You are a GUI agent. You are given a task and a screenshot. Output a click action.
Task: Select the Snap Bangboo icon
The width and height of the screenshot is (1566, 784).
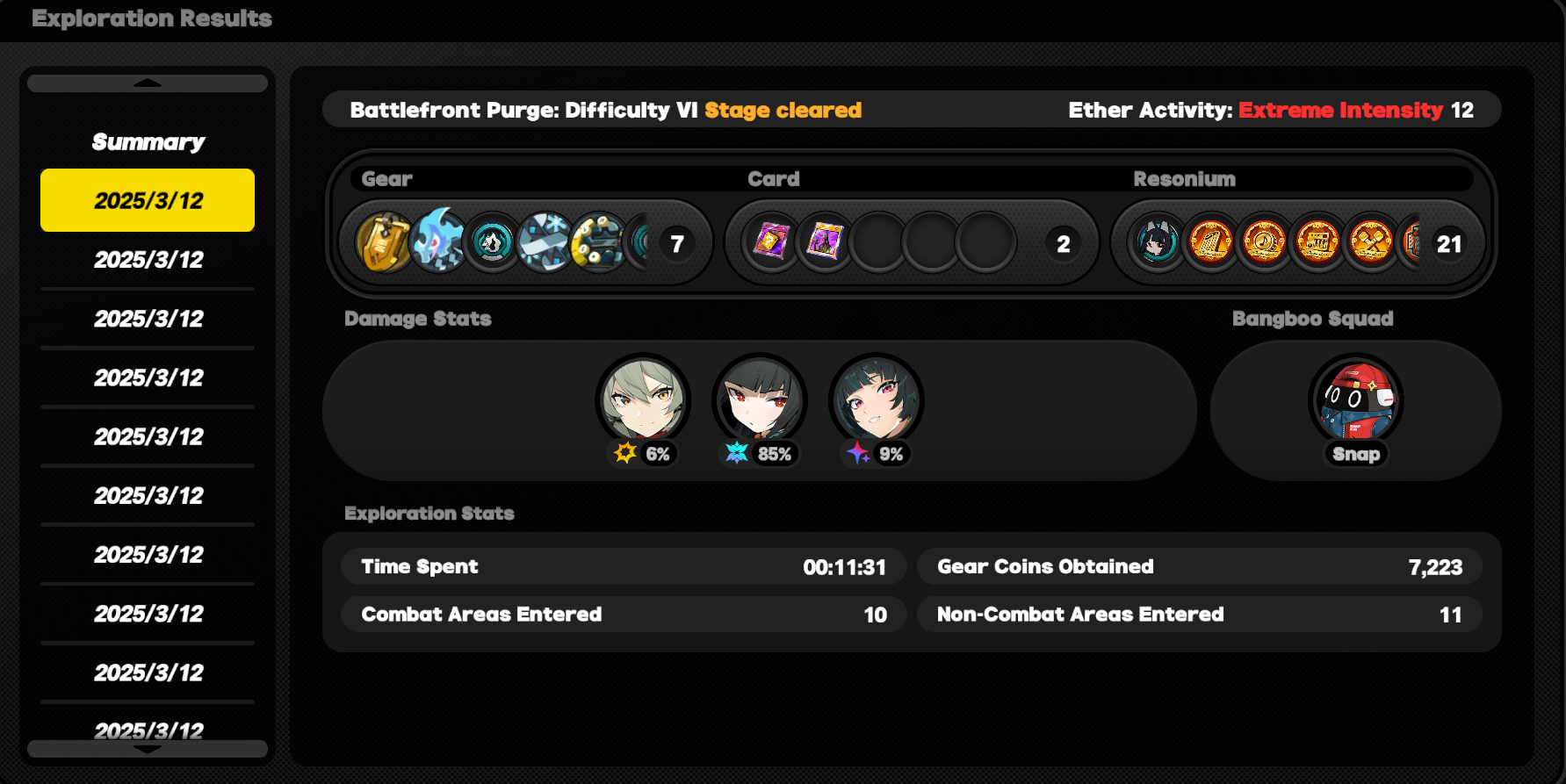[1356, 400]
